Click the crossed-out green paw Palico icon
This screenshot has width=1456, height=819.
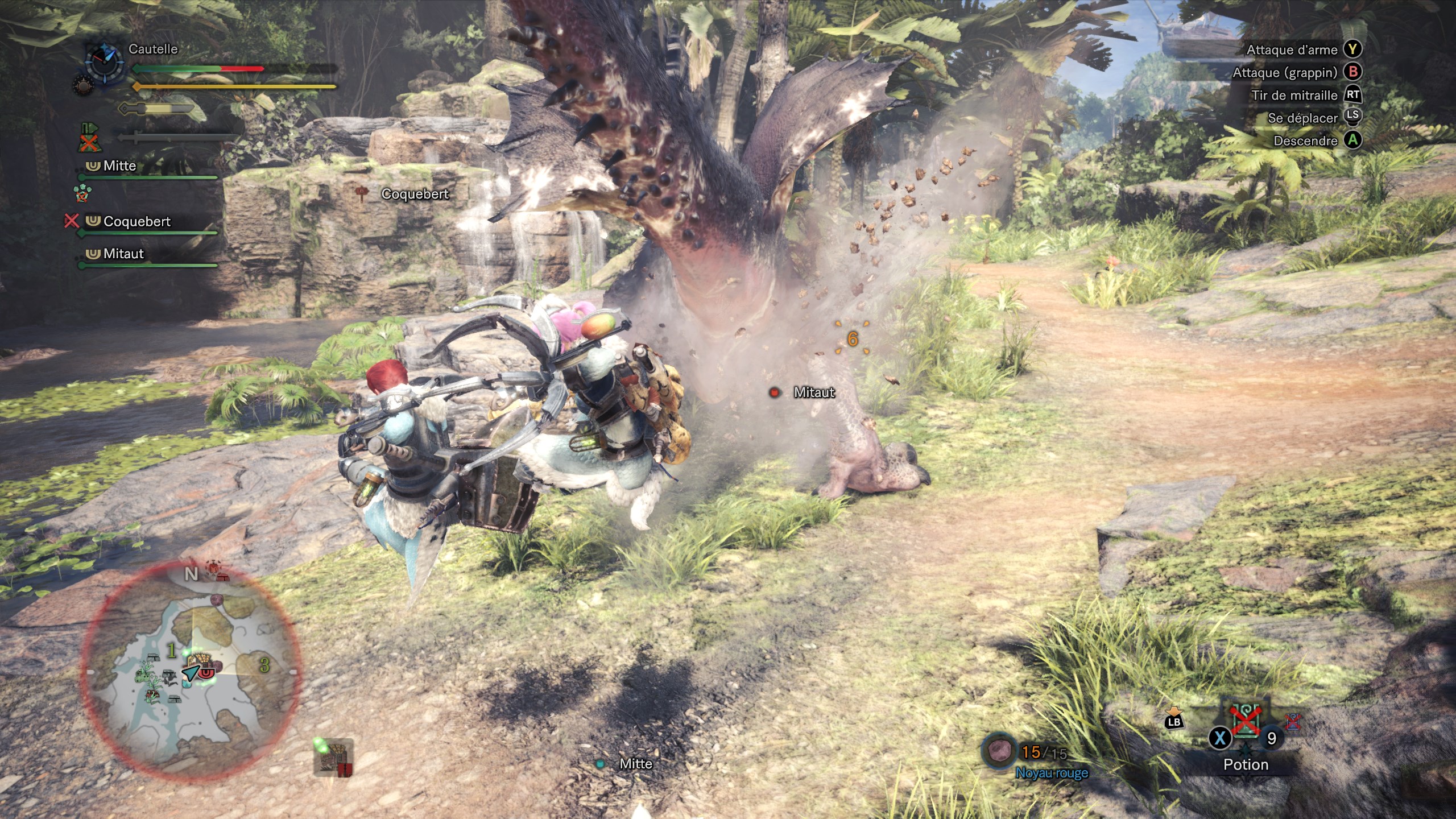tap(82, 192)
